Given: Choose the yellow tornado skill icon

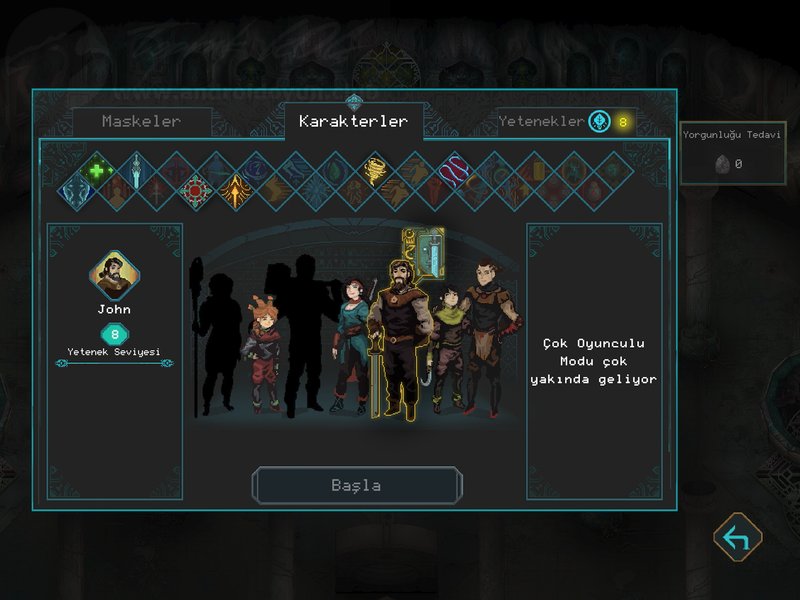Looking at the screenshot, I should (376, 169).
